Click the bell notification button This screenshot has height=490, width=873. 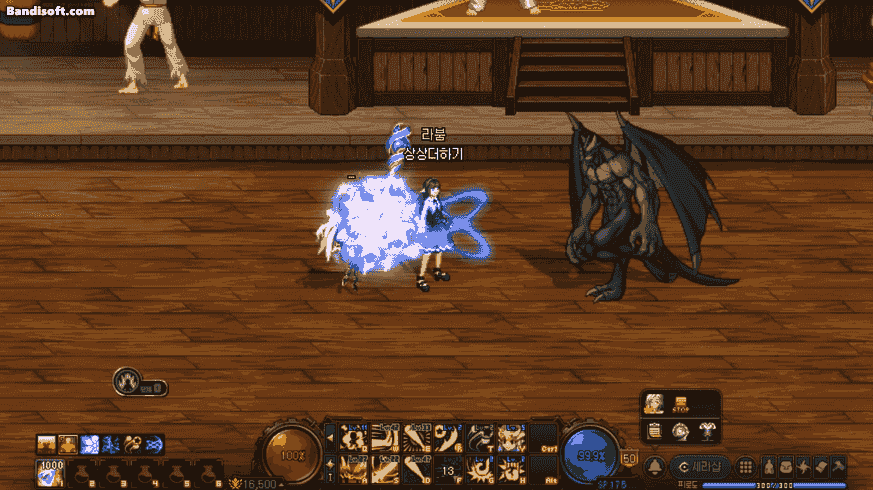coord(655,467)
